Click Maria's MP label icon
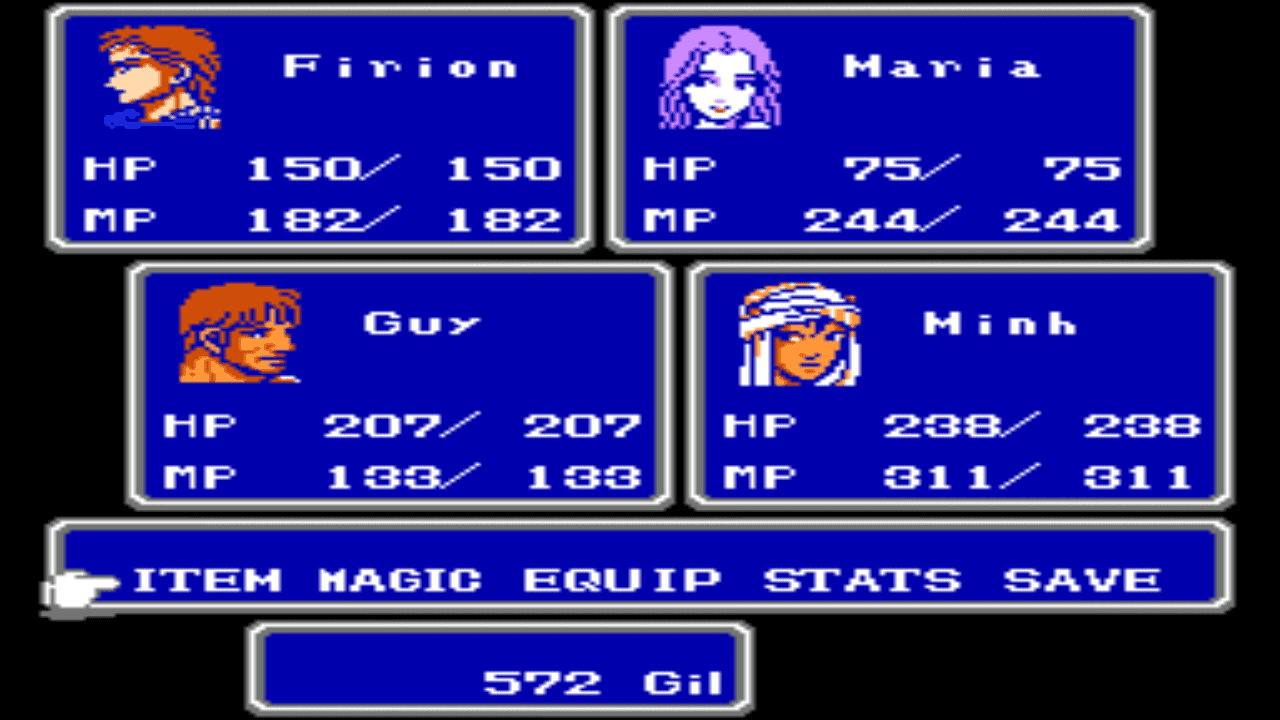The height and width of the screenshot is (720, 1280). coord(682,218)
